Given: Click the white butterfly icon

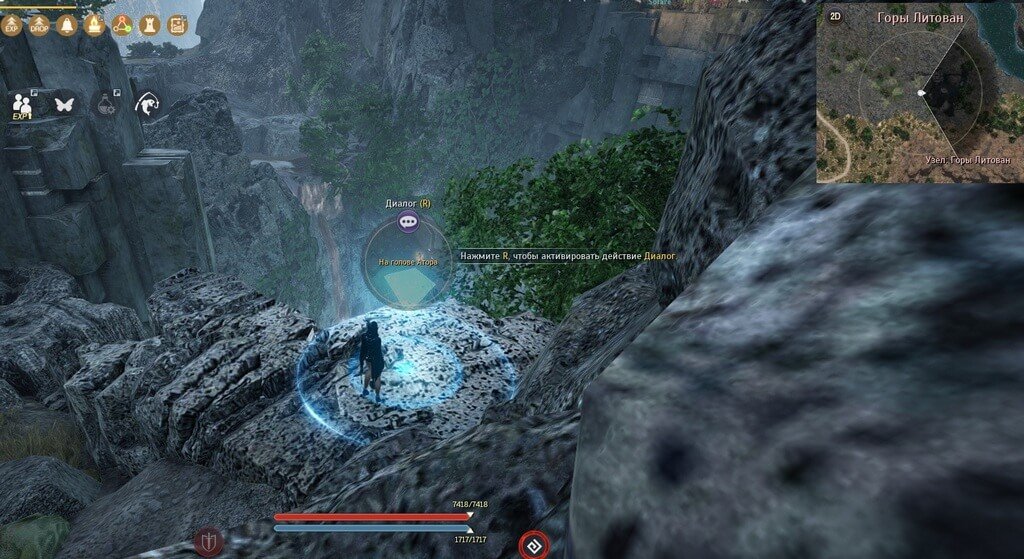Looking at the screenshot, I should click(x=64, y=102).
